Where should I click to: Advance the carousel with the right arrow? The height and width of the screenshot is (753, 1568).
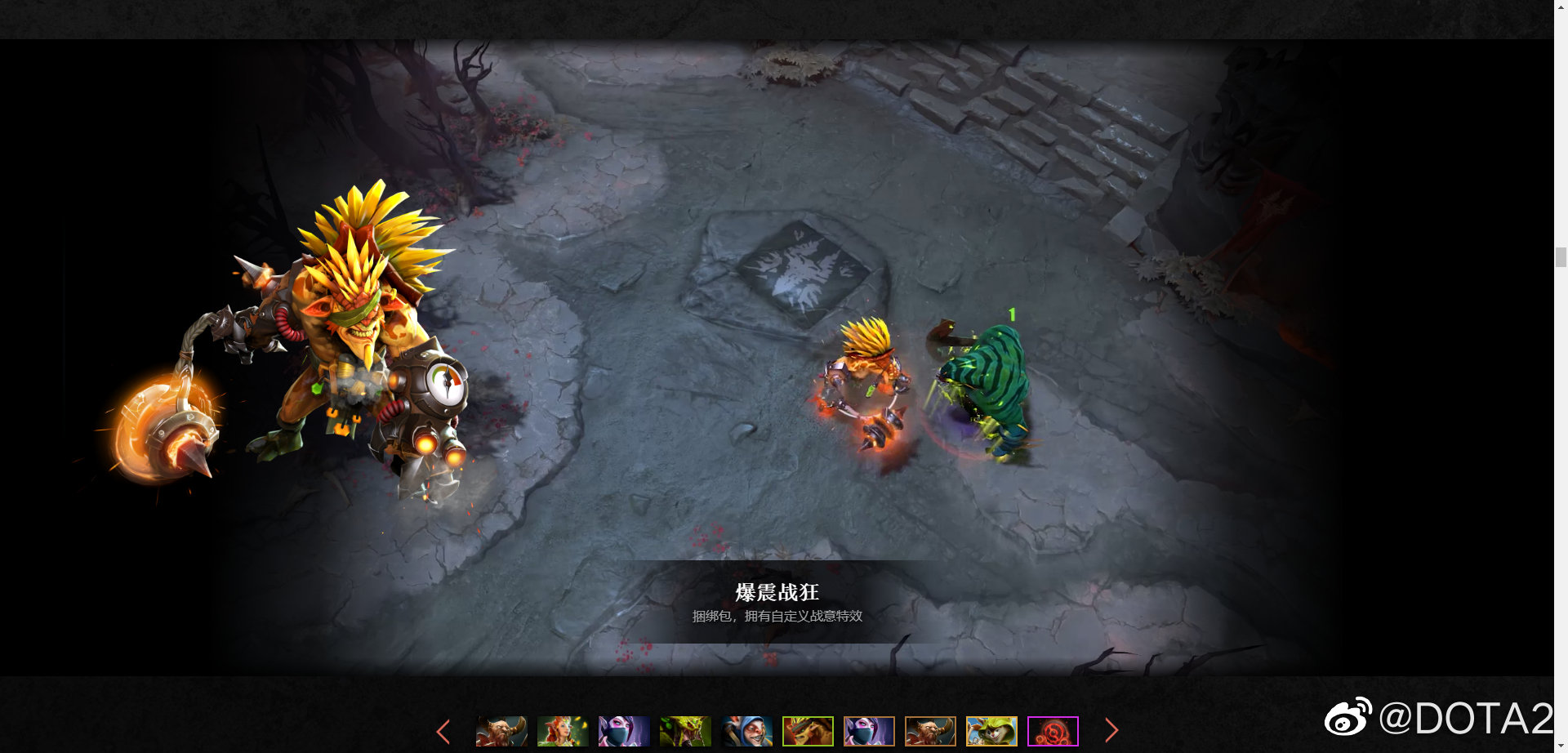pyautogui.click(x=1111, y=731)
